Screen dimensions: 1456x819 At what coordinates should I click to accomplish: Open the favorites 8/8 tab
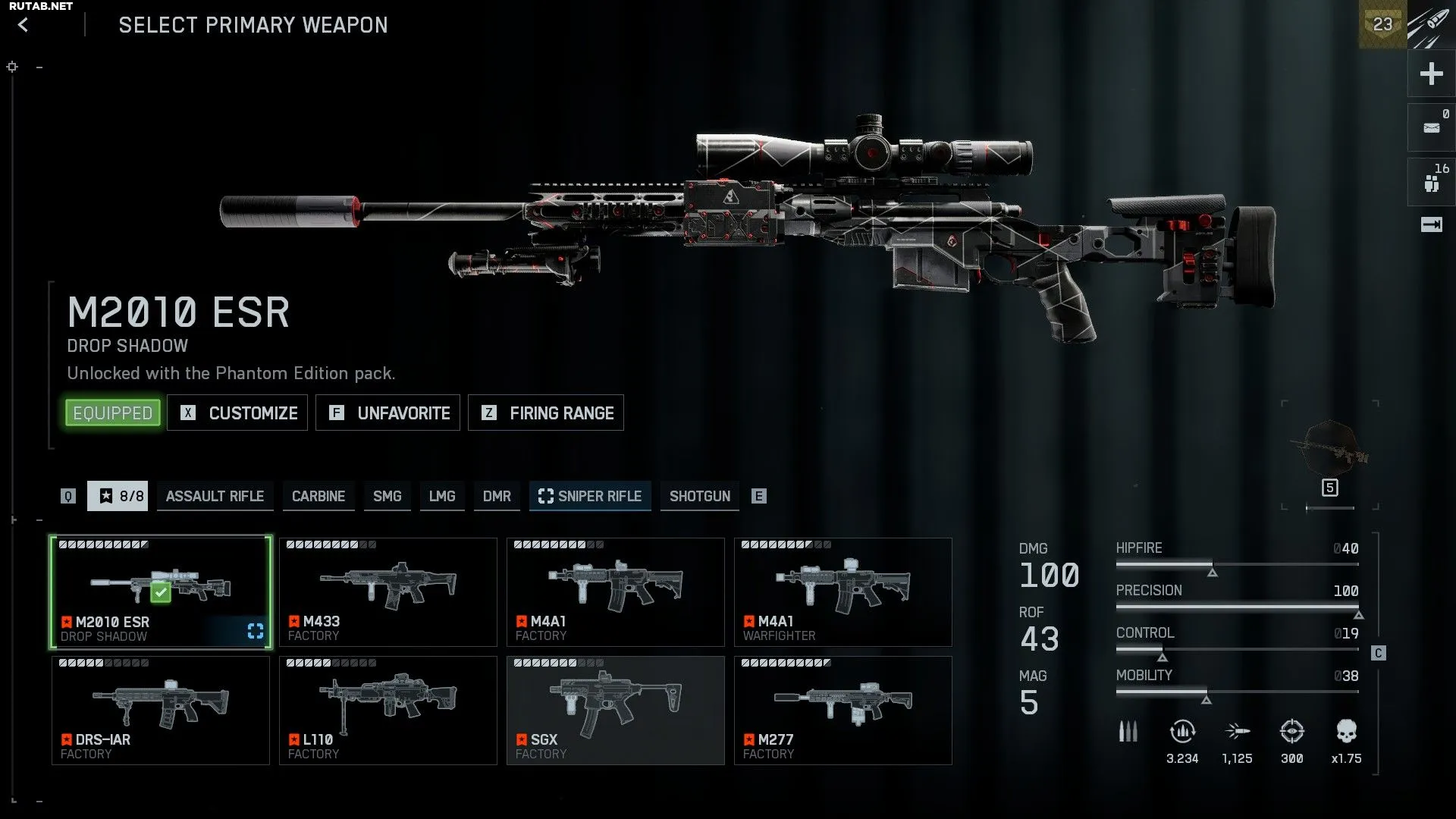118,496
